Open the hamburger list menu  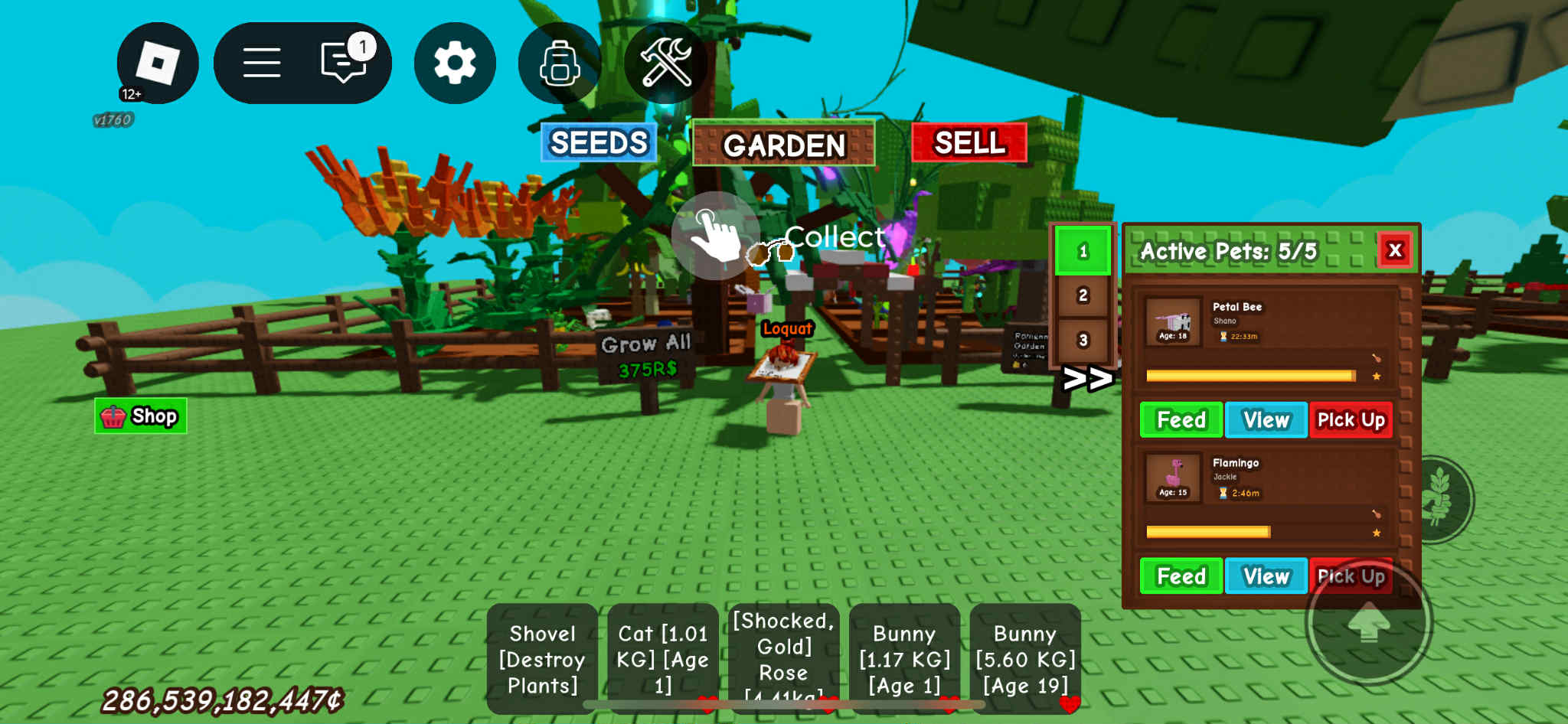[x=262, y=63]
